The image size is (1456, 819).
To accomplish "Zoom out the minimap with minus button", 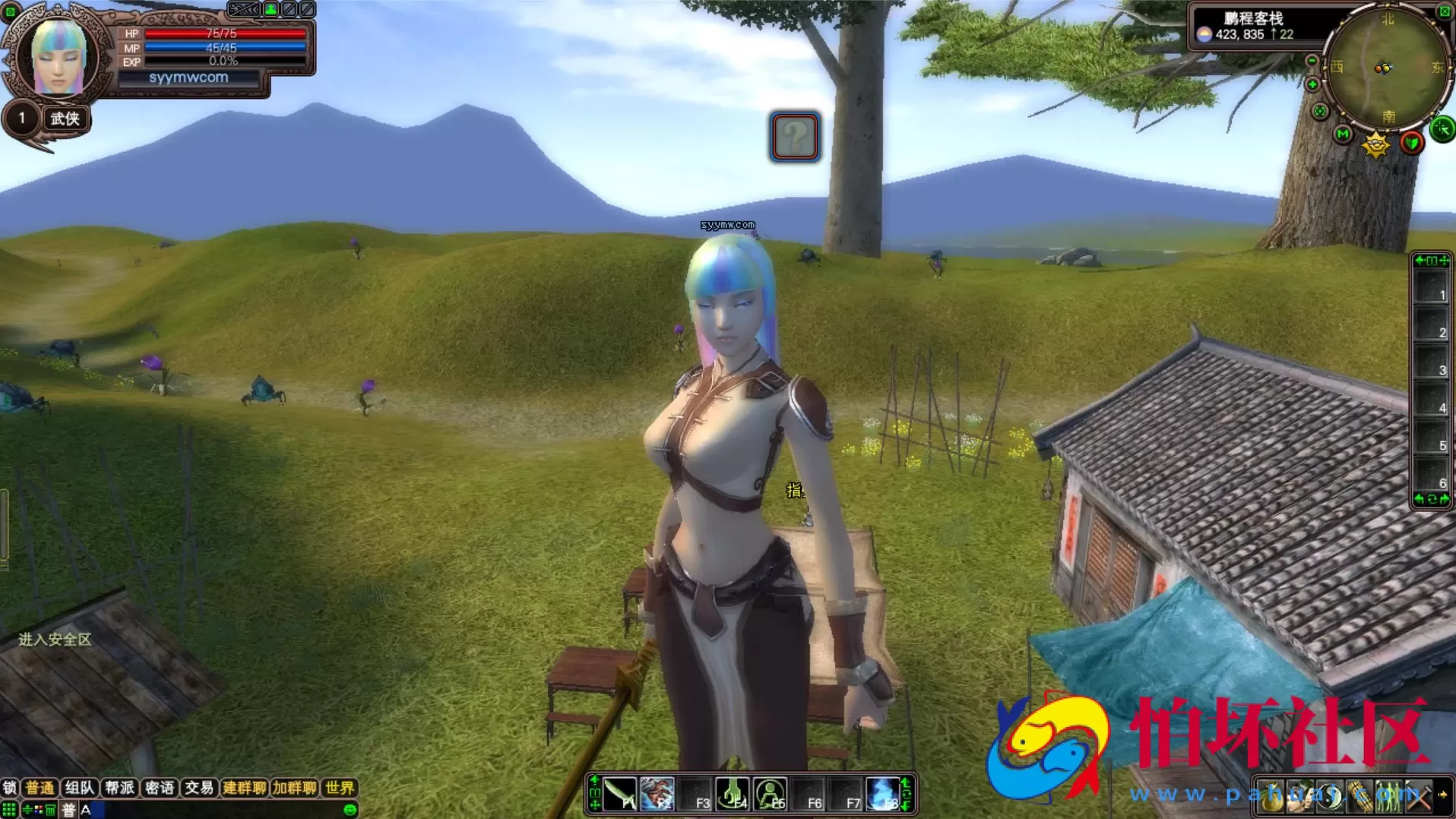I will point(1312,61).
